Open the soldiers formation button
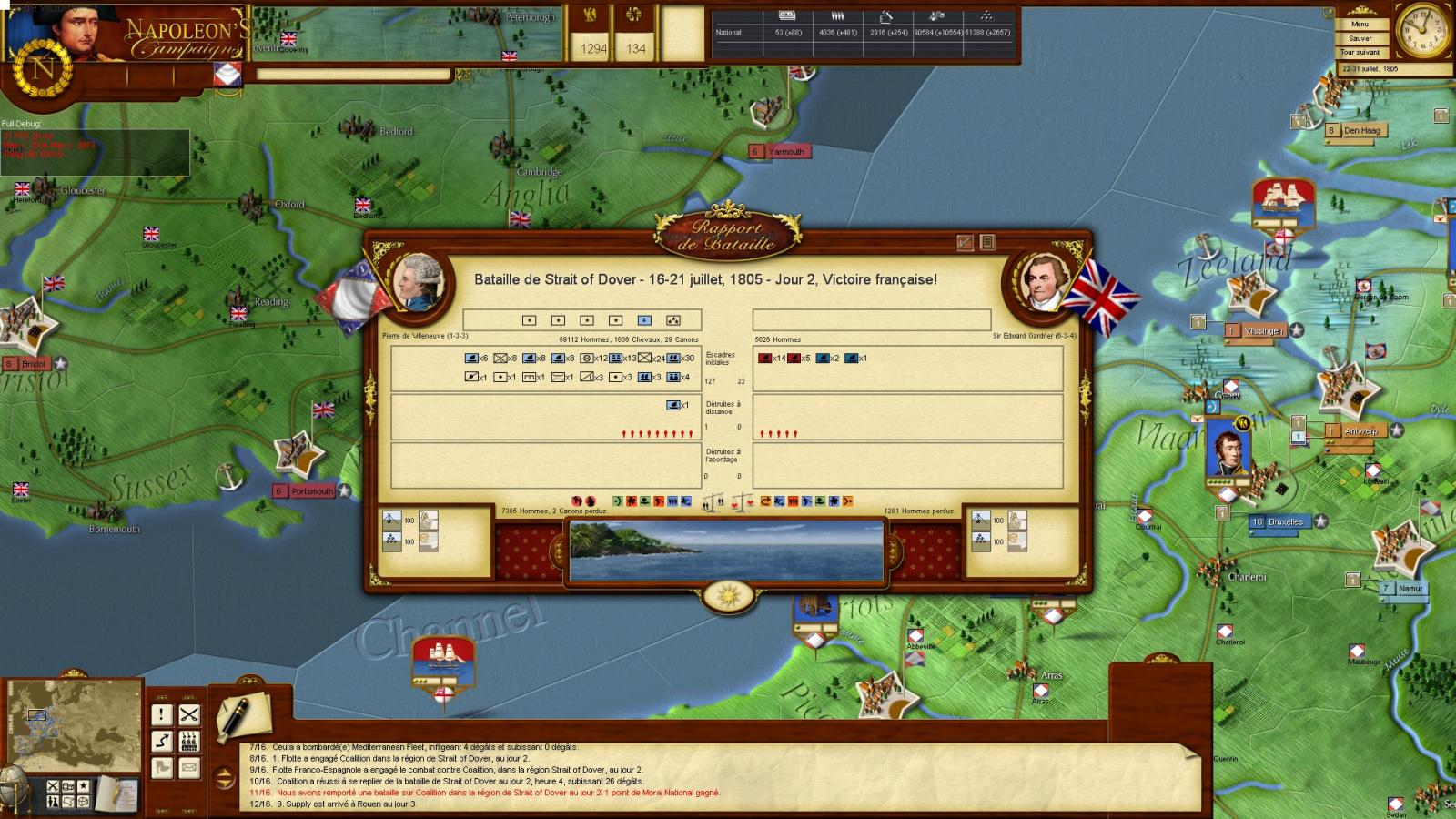Image resolution: width=1456 pixels, height=819 pixels. (x=189, y=742)
